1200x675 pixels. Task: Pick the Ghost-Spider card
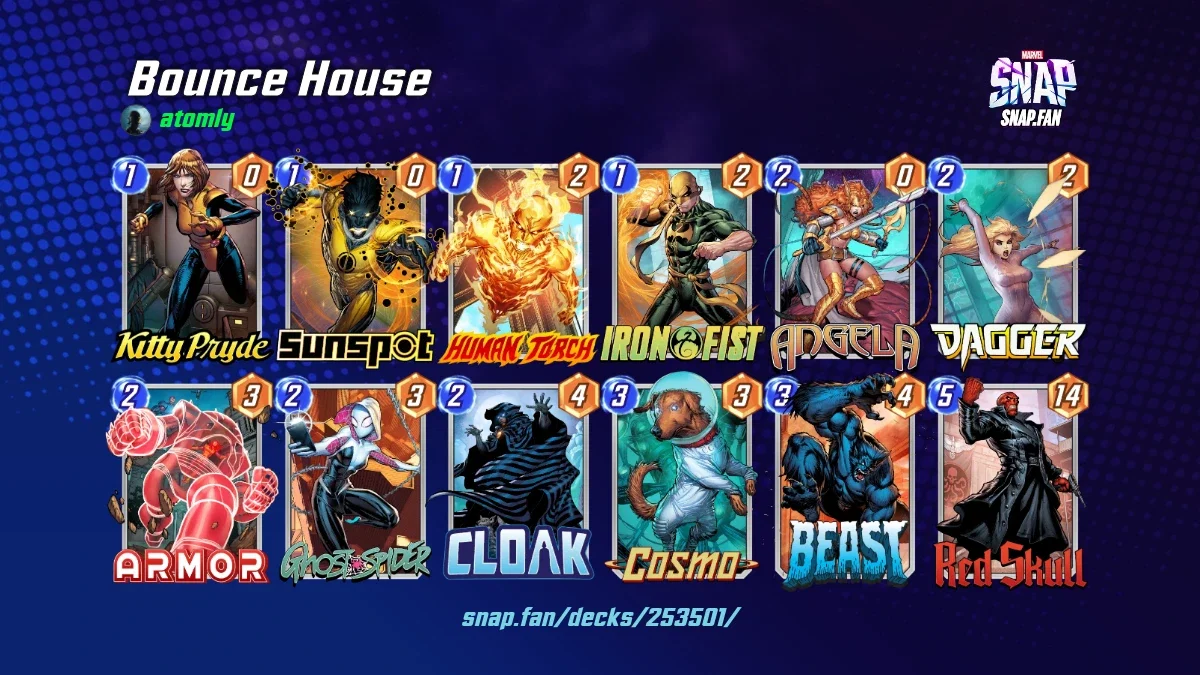coord(355,482)
